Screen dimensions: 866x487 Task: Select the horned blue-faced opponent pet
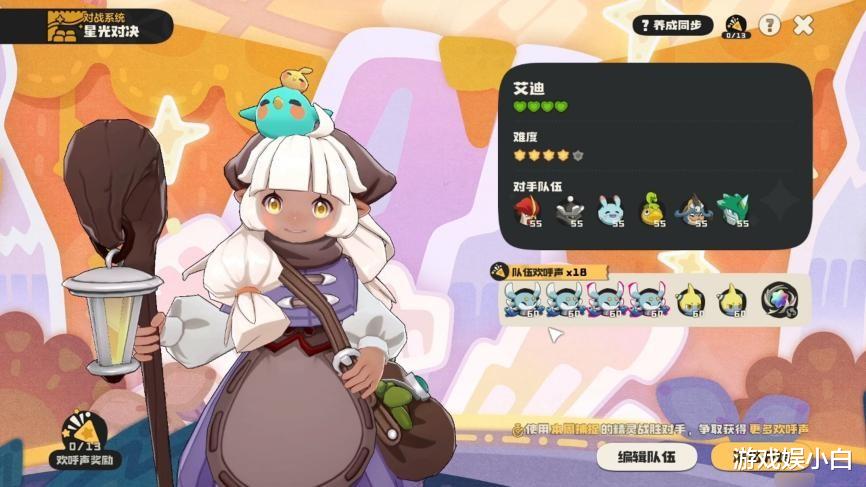tap(694, 211)
